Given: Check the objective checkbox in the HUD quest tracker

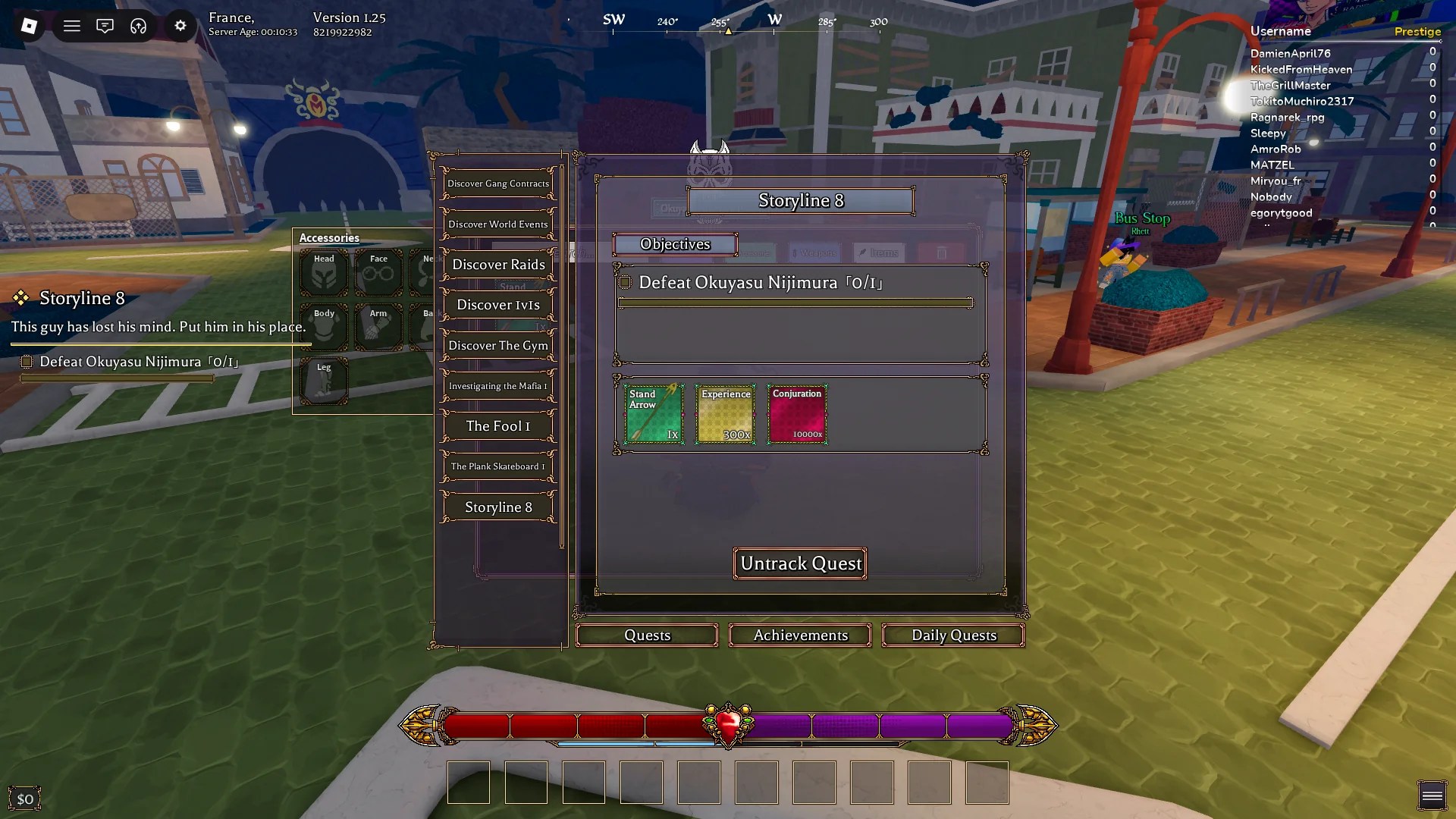Looking at the screenshot, I should pyautogui.click(x=27, y=362).
